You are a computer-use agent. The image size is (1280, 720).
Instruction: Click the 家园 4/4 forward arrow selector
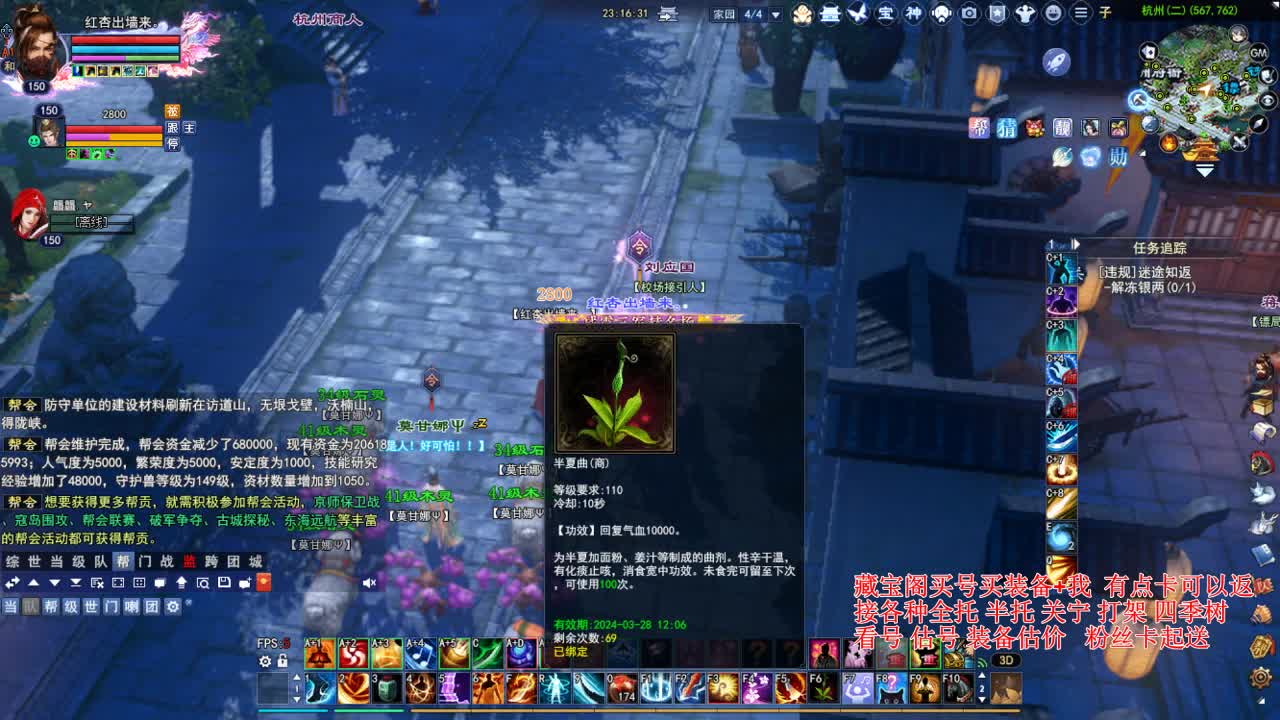(775, 15)
